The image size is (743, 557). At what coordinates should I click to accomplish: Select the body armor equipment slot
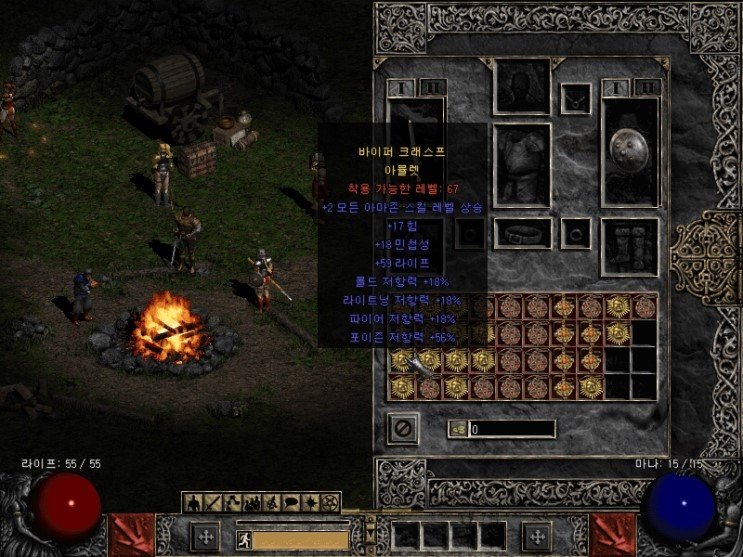(522, 165)
